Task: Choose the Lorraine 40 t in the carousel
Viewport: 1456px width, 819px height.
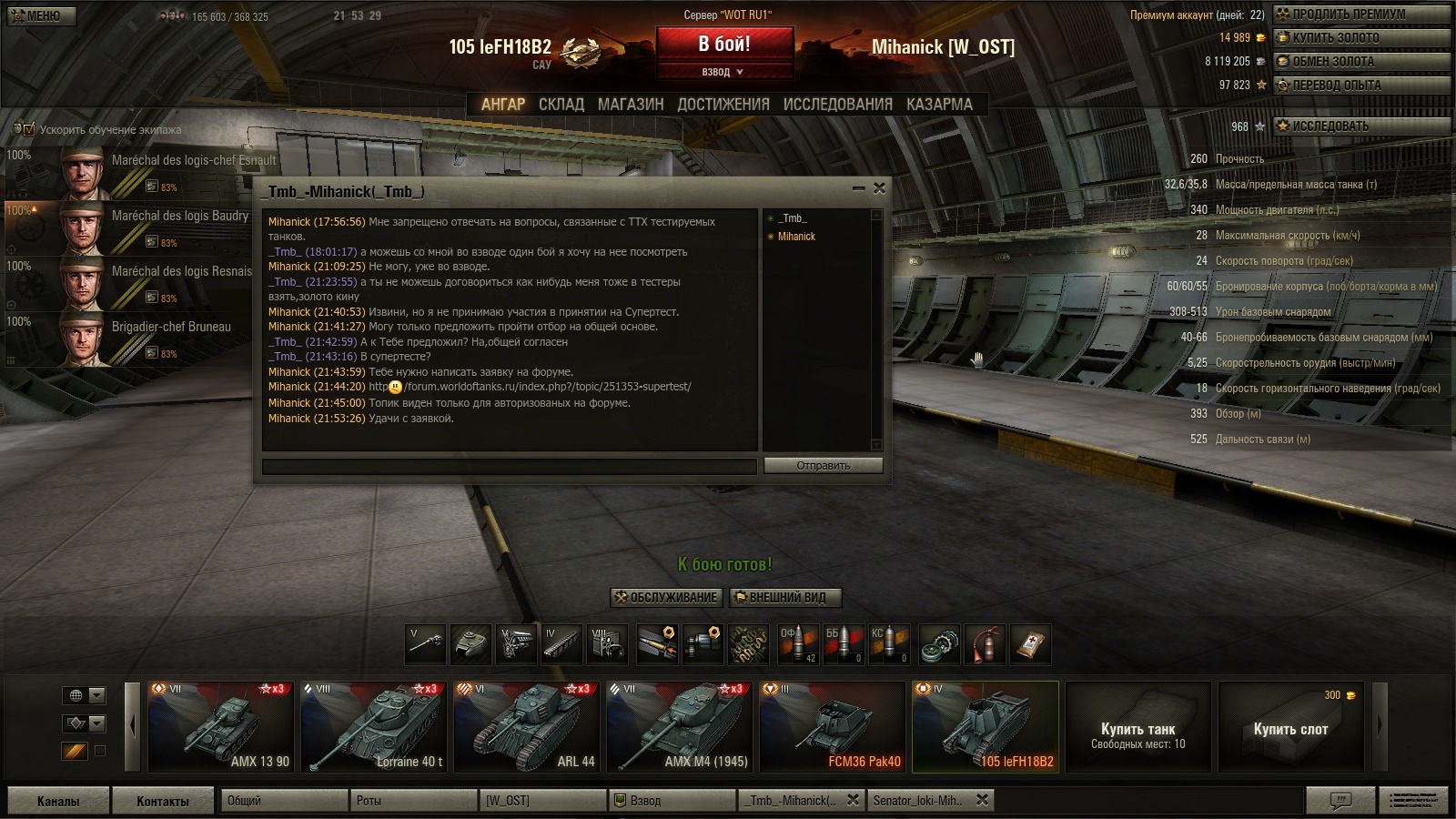Action: (x=374, y=726)
